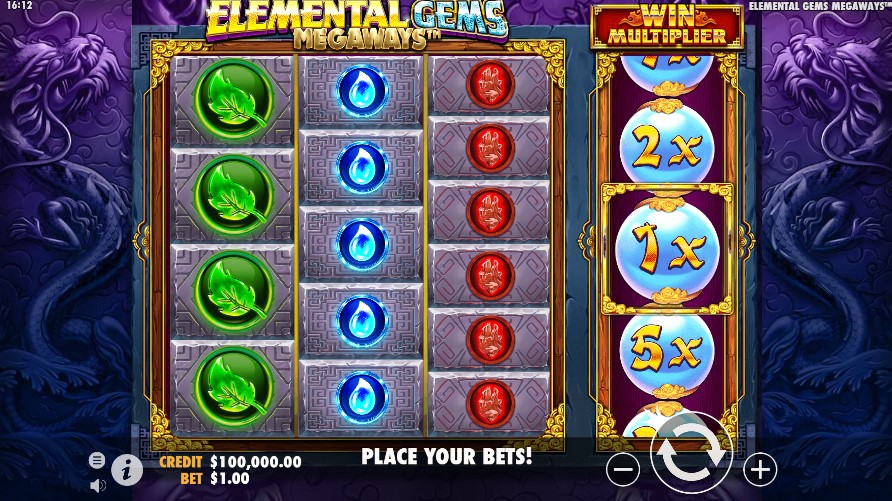
Task: Toggle sound with the speaker icon
Action: 97,486
